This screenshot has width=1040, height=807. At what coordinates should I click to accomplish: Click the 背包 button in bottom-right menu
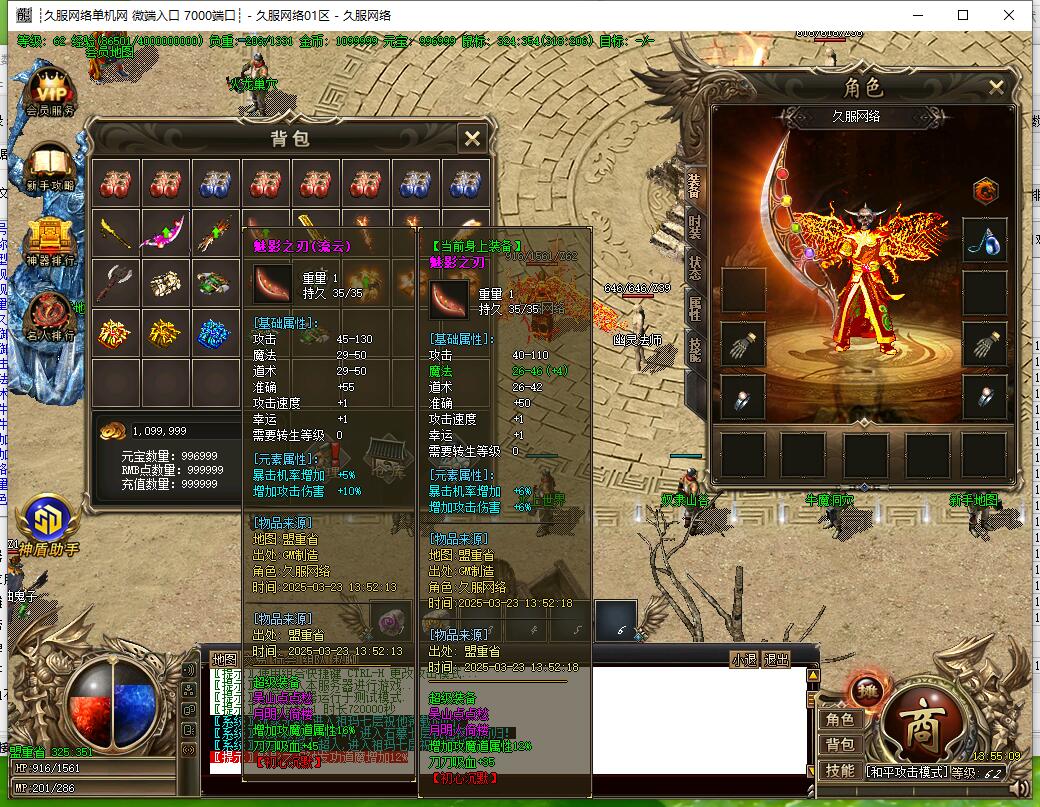tap(839, 745)
